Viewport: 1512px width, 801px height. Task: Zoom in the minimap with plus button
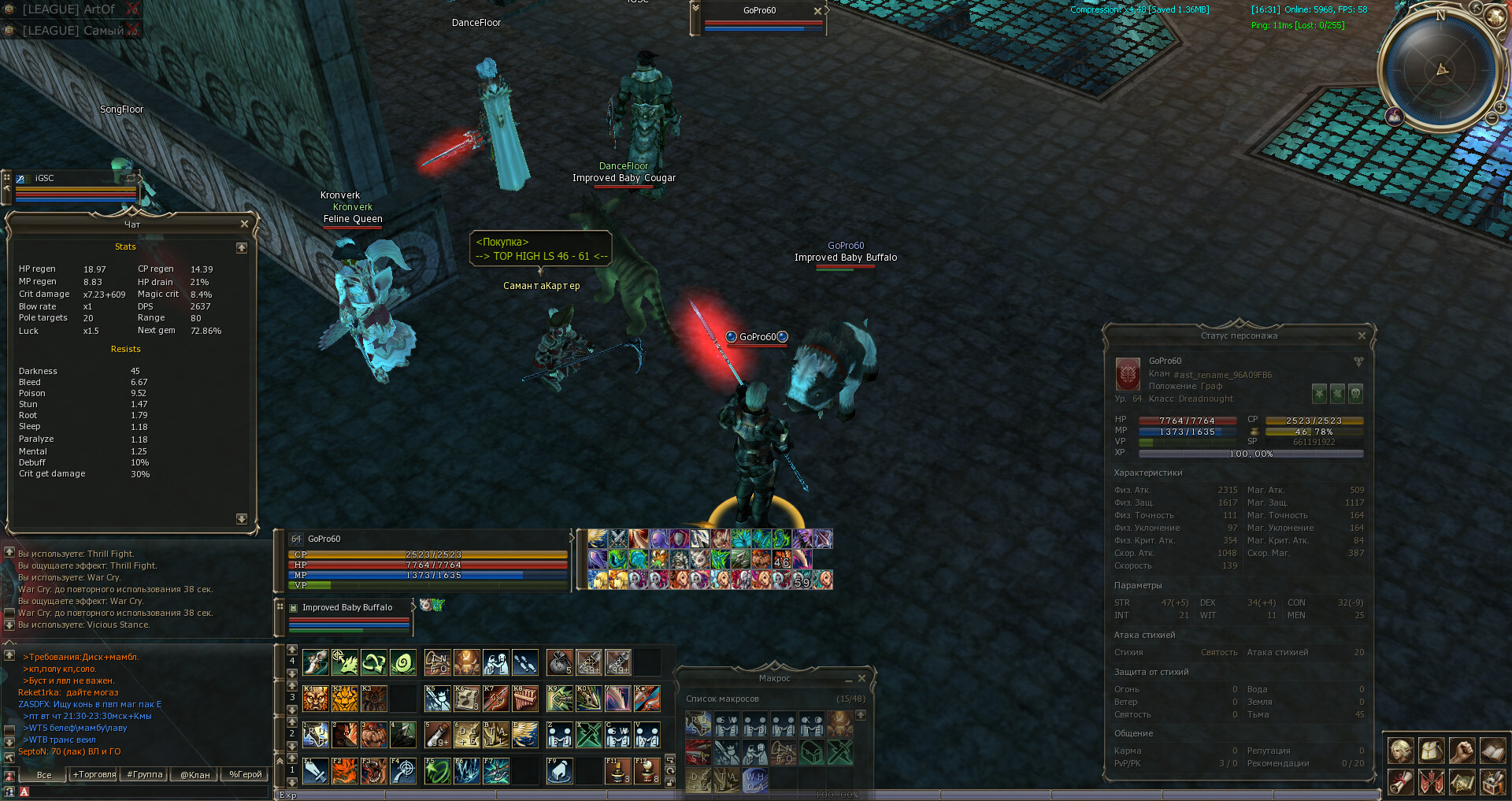[1502, 107]
